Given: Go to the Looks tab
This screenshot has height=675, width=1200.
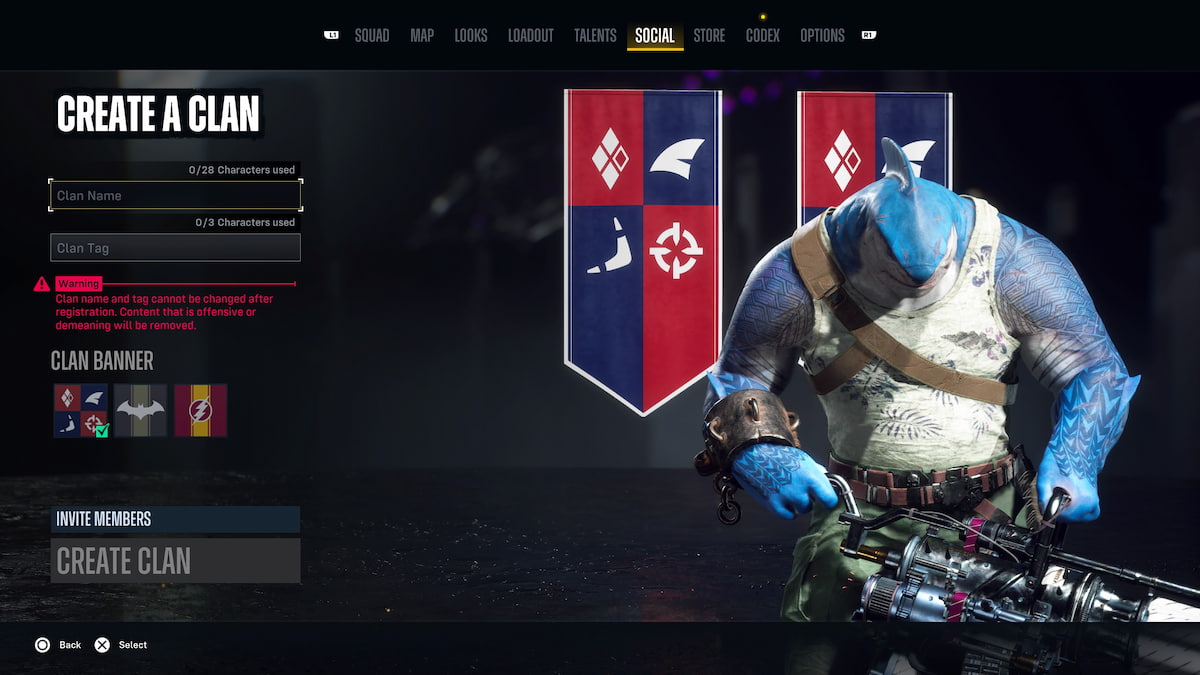Looking at the screenshot, I should click(471, 36).
